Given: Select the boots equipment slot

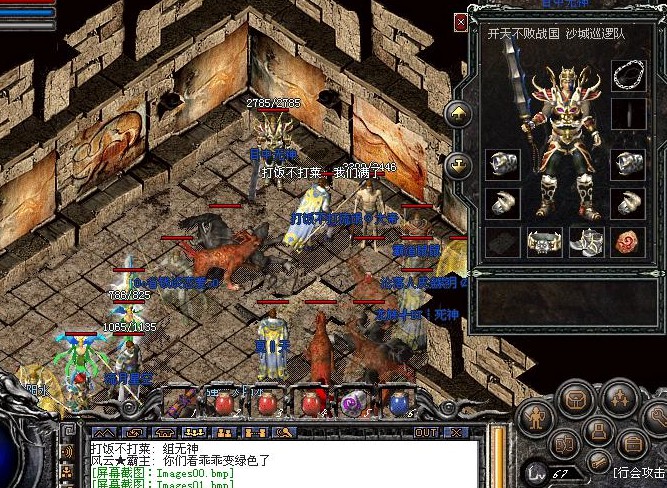Looking at the screenshot, I should (x=586, y=242).
